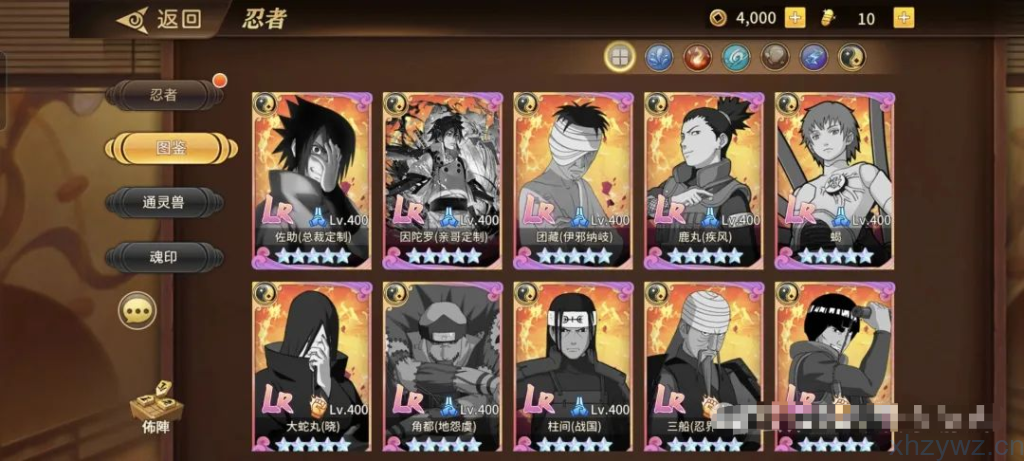Select the 柱间(战国) ninja card
Image resolution: width=1024 pixels, height=461 pixels.
coord(573,367)
